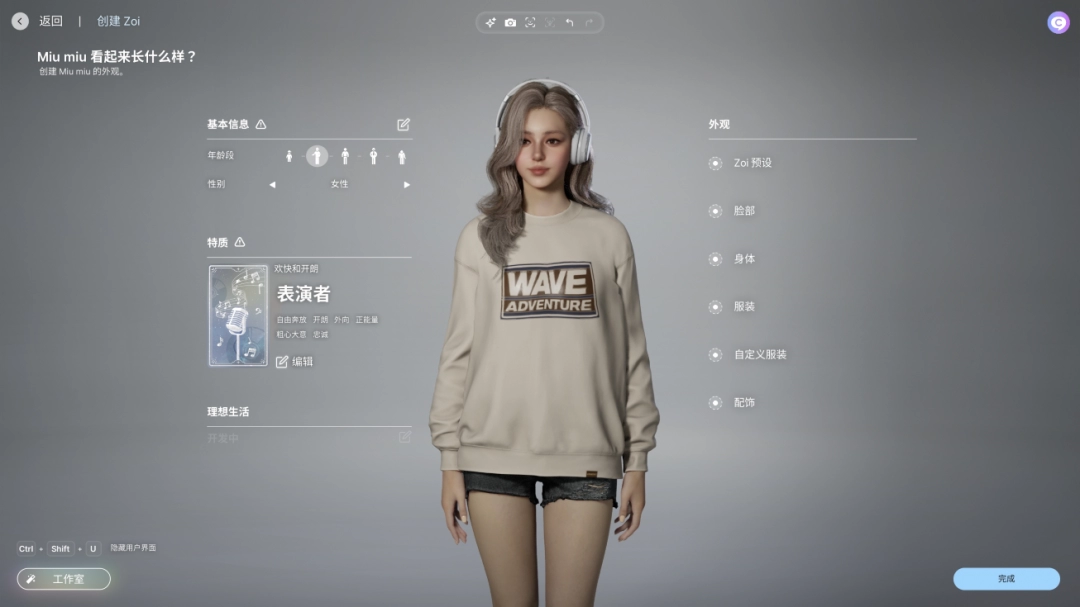Confirm creation with the 完成 button
This screenshot has height=607, width=1080.
pos(1005,579)
